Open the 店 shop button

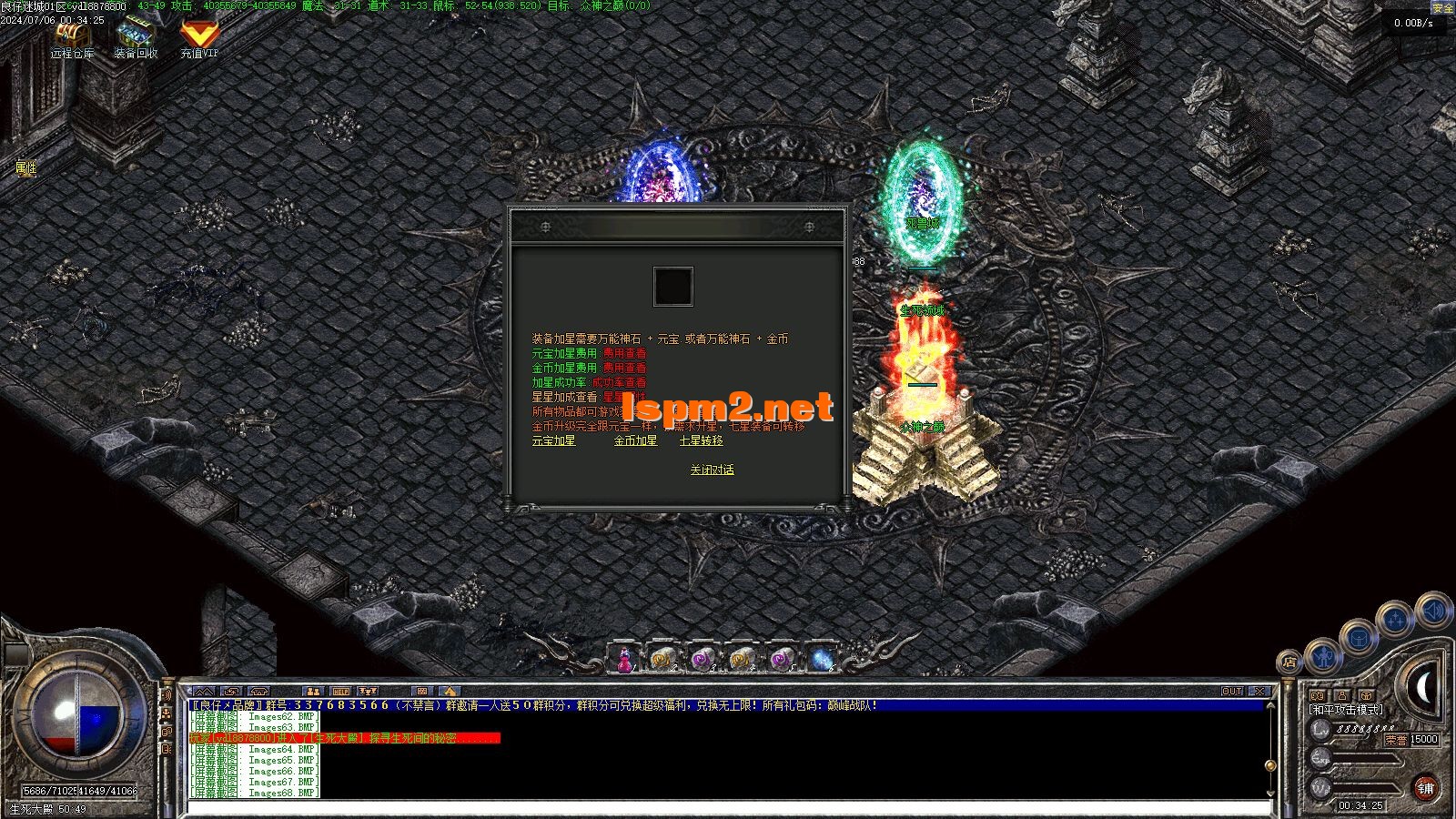tap(1289, 662)
